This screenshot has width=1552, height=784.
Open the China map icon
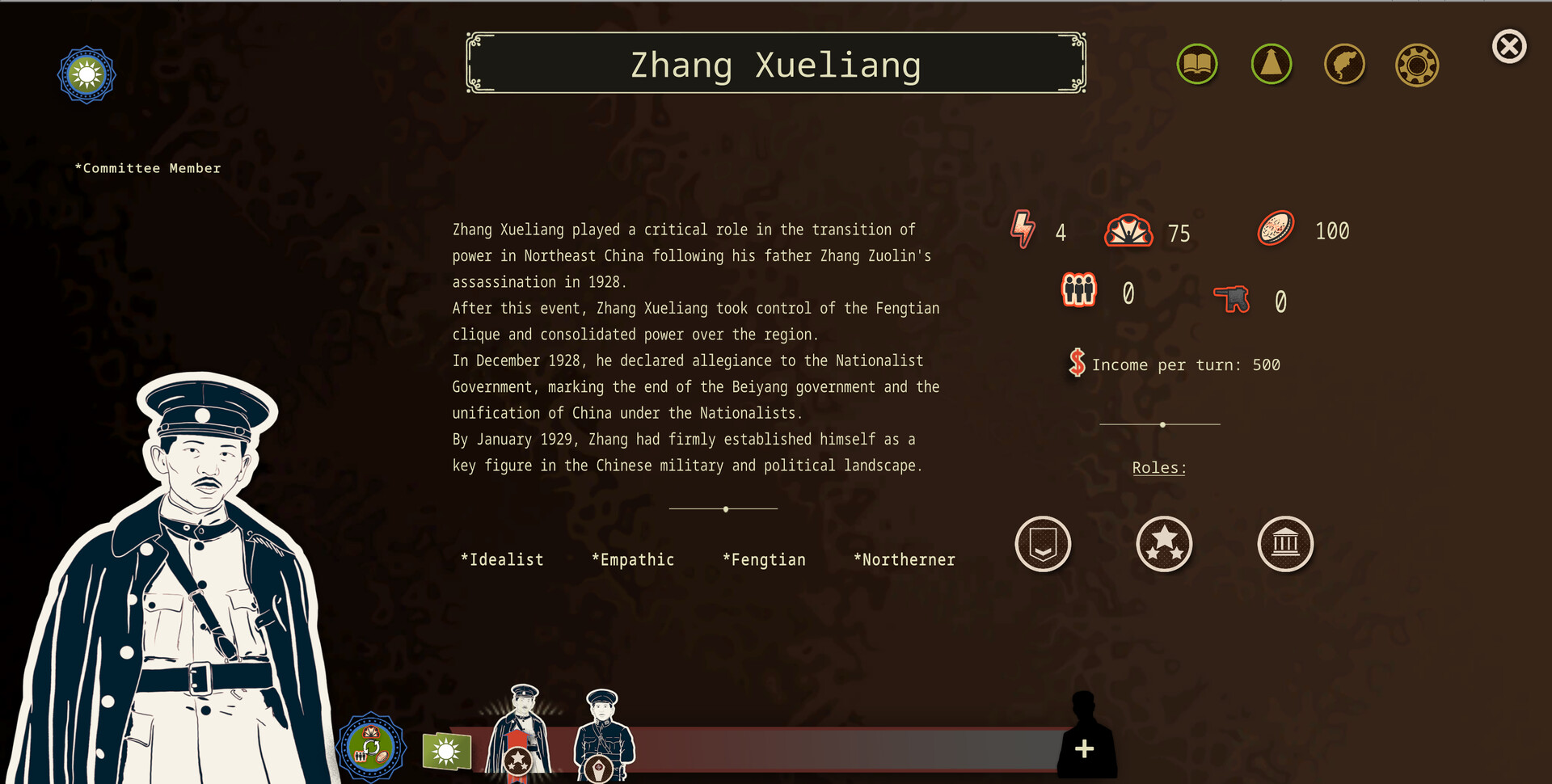(1344, 64)
